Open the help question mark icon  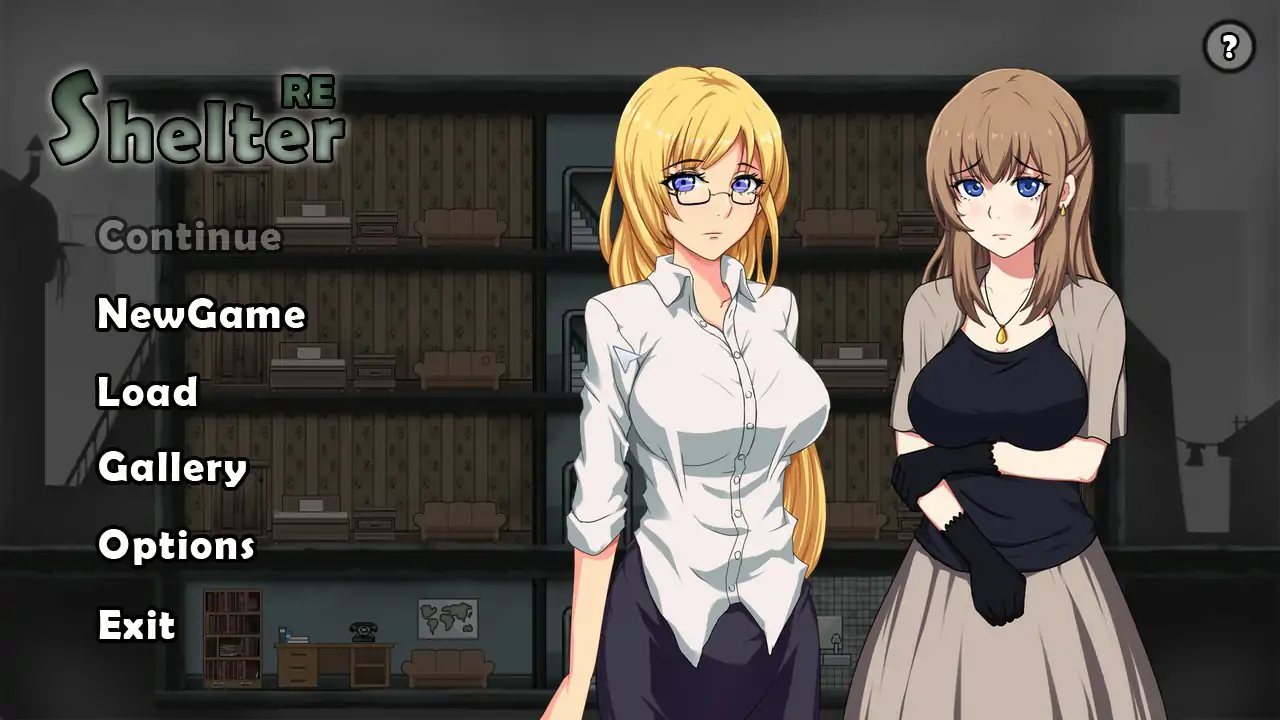[x=1228, y=47]
